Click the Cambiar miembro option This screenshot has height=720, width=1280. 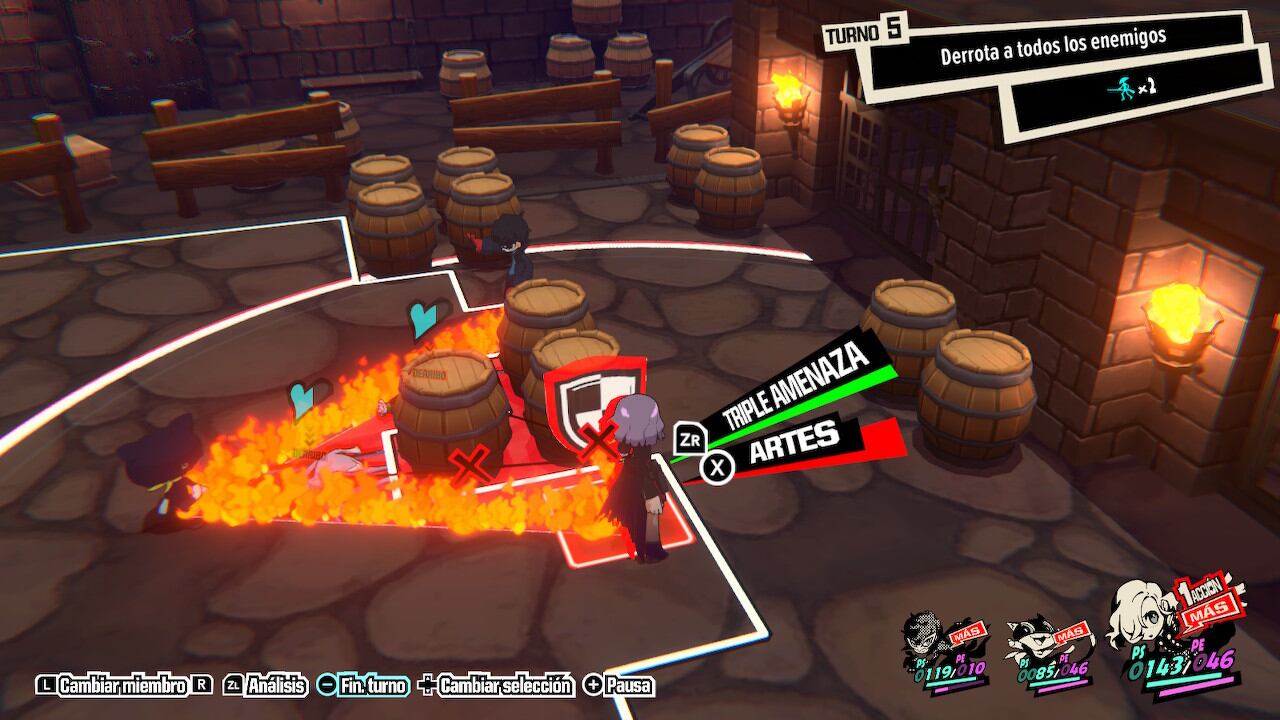click(x=123, y=685)
